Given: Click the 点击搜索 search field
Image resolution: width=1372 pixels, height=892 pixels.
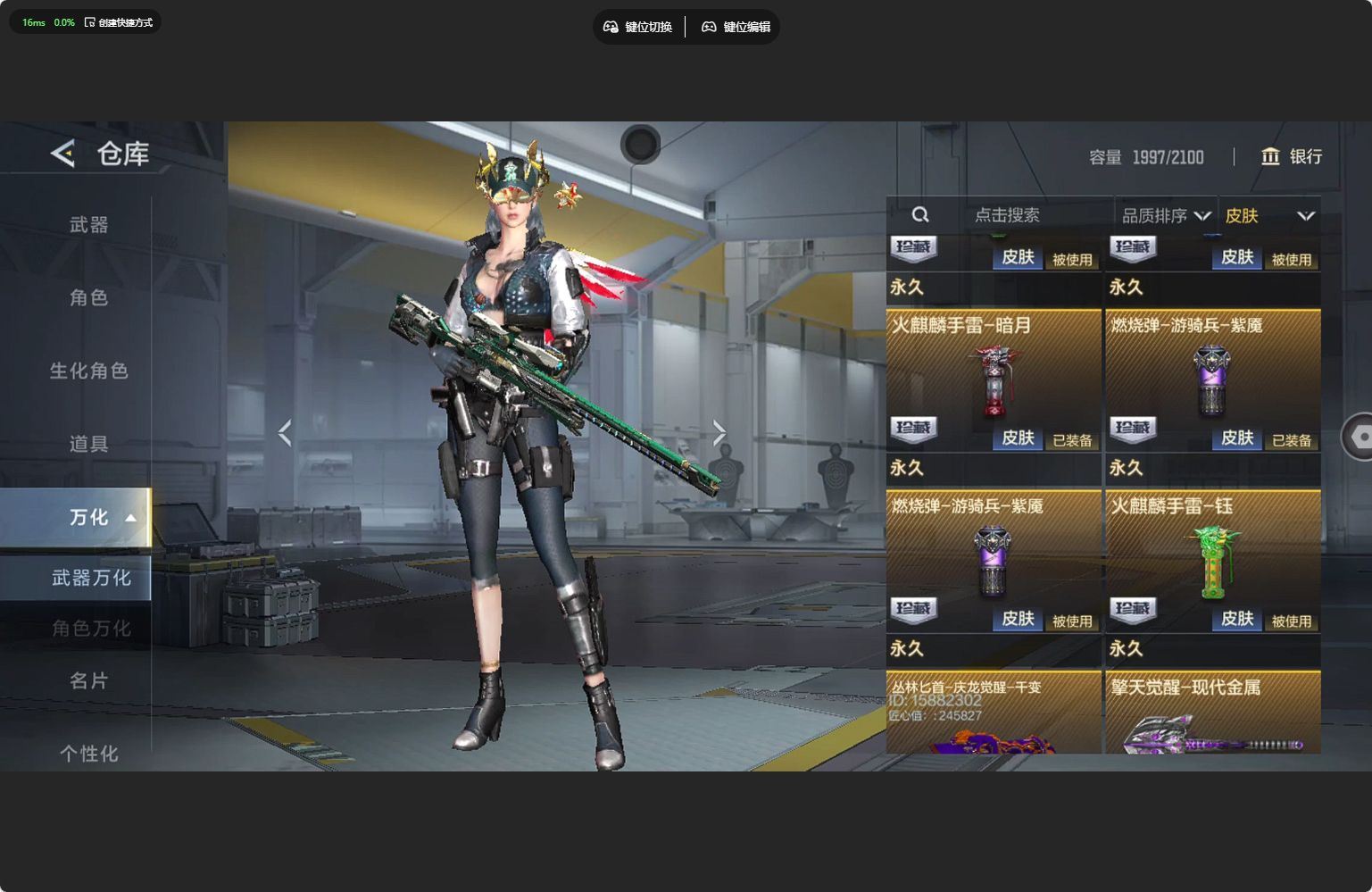Looking at the screenshot, I should [x=1006, y=215].
